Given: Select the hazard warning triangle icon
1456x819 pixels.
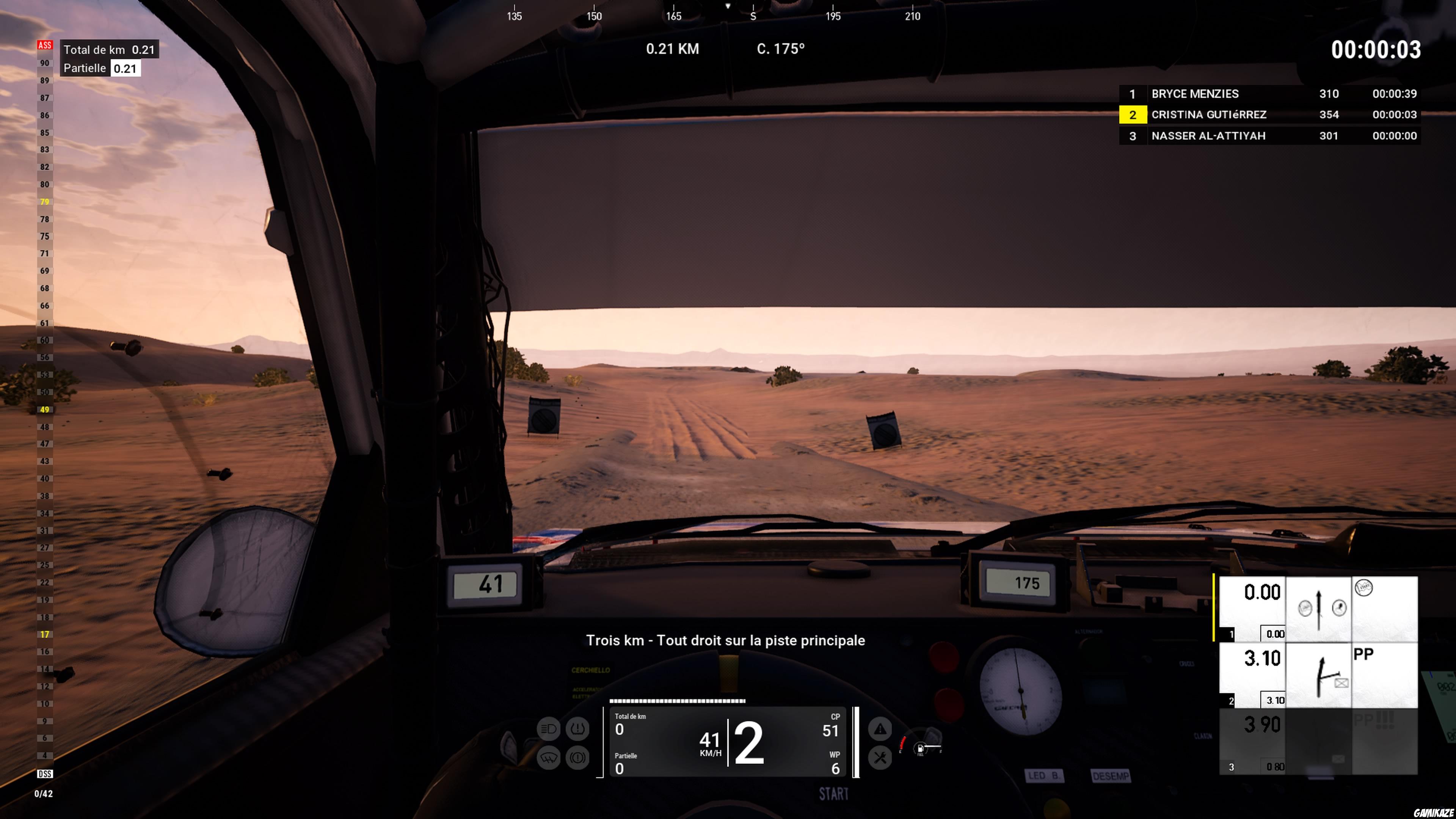Looking at the screenshot, I should pyautogui.click(x=881, y=729).
